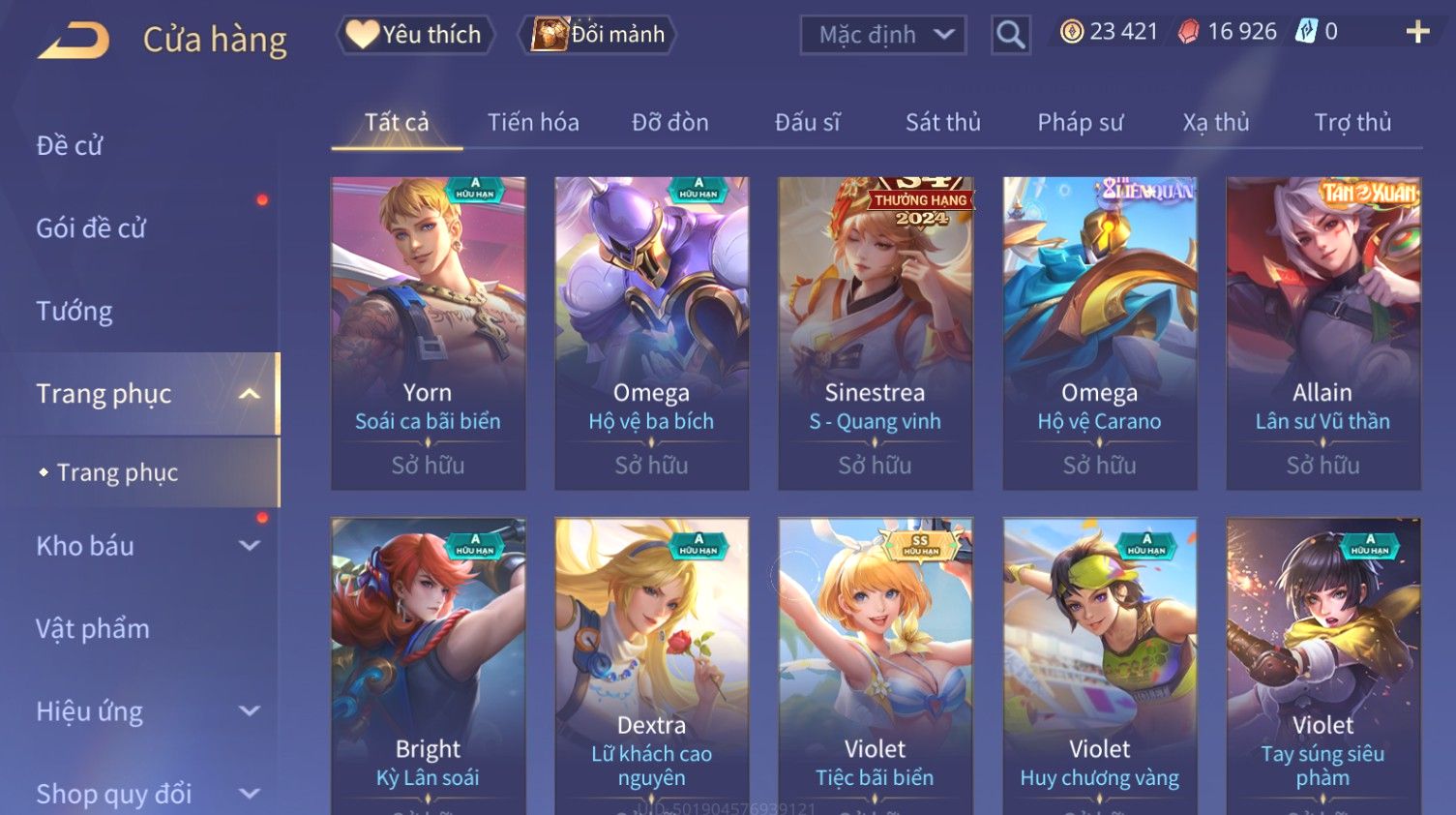The width and height of the screenshot is (1456, 815).
Task: Open the Gói đề cử section
Action: (x=91, y=228)
